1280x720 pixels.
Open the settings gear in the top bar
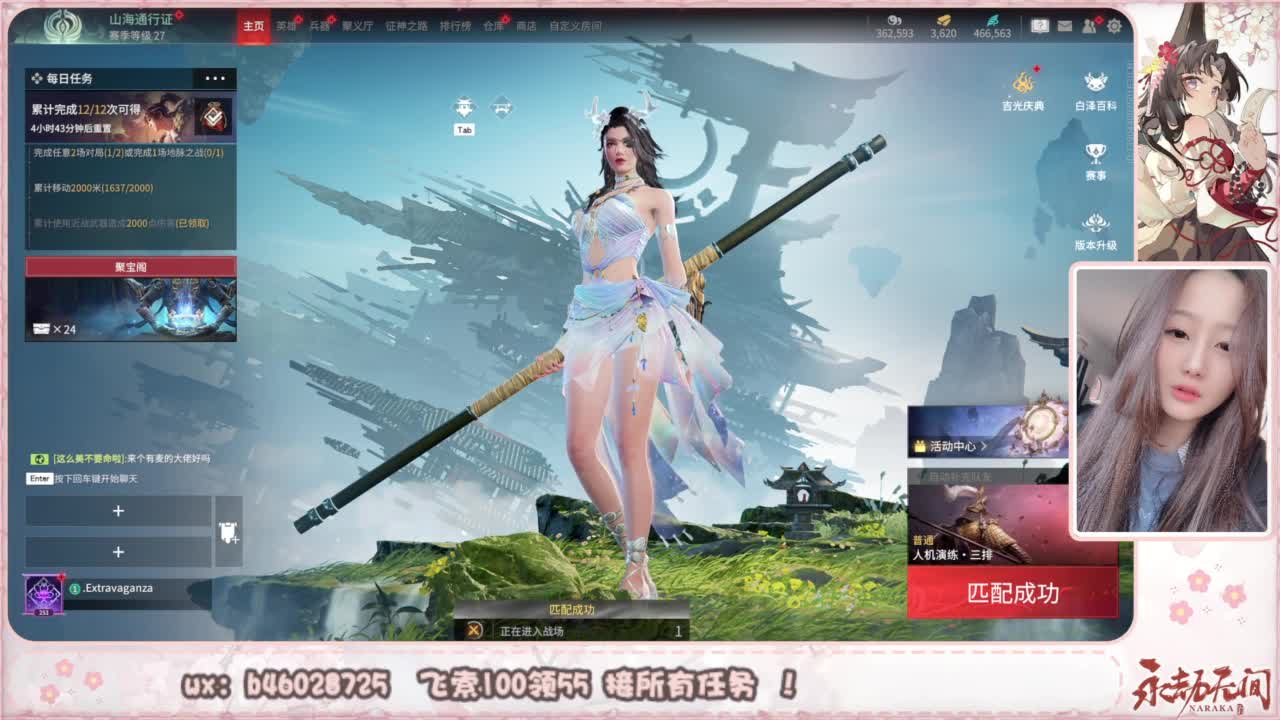(1114, 26)
